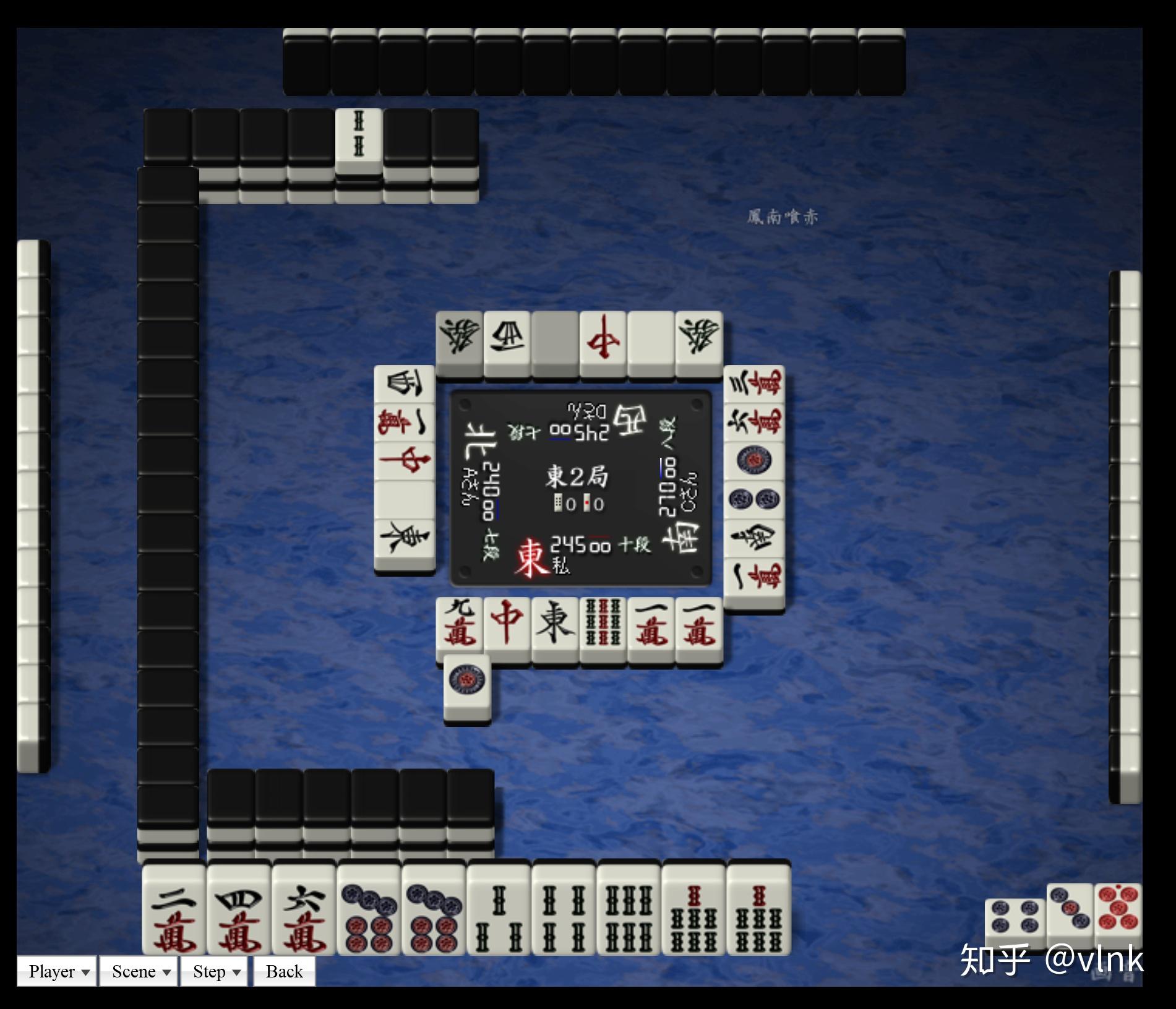Select the three-bamboo tile in hand

point(499,909)
